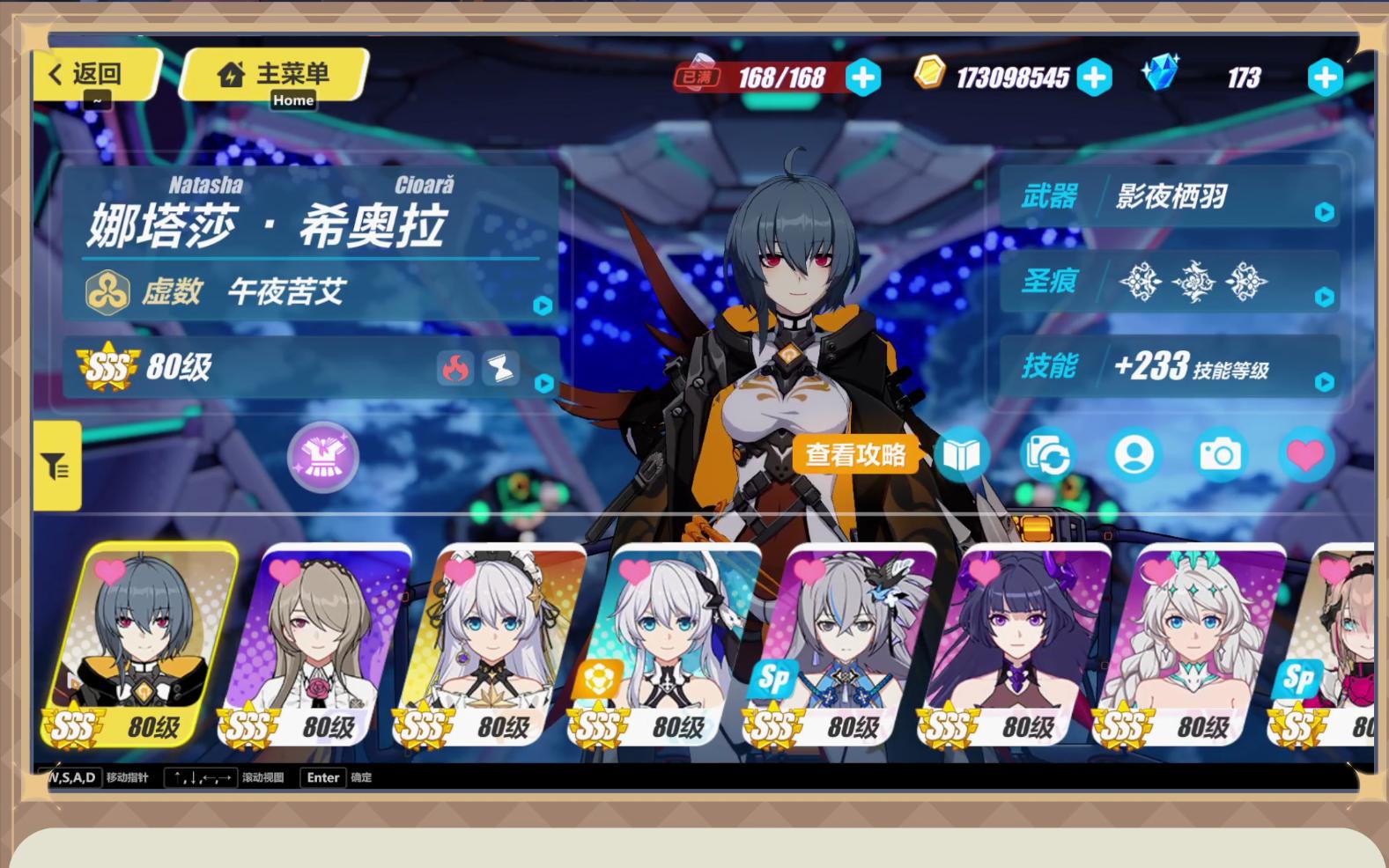Image resolution: width=1389 pixels, height=868 pixels.
Task: Expand the 技能 skill details arrow
Action: point(1326,383)
